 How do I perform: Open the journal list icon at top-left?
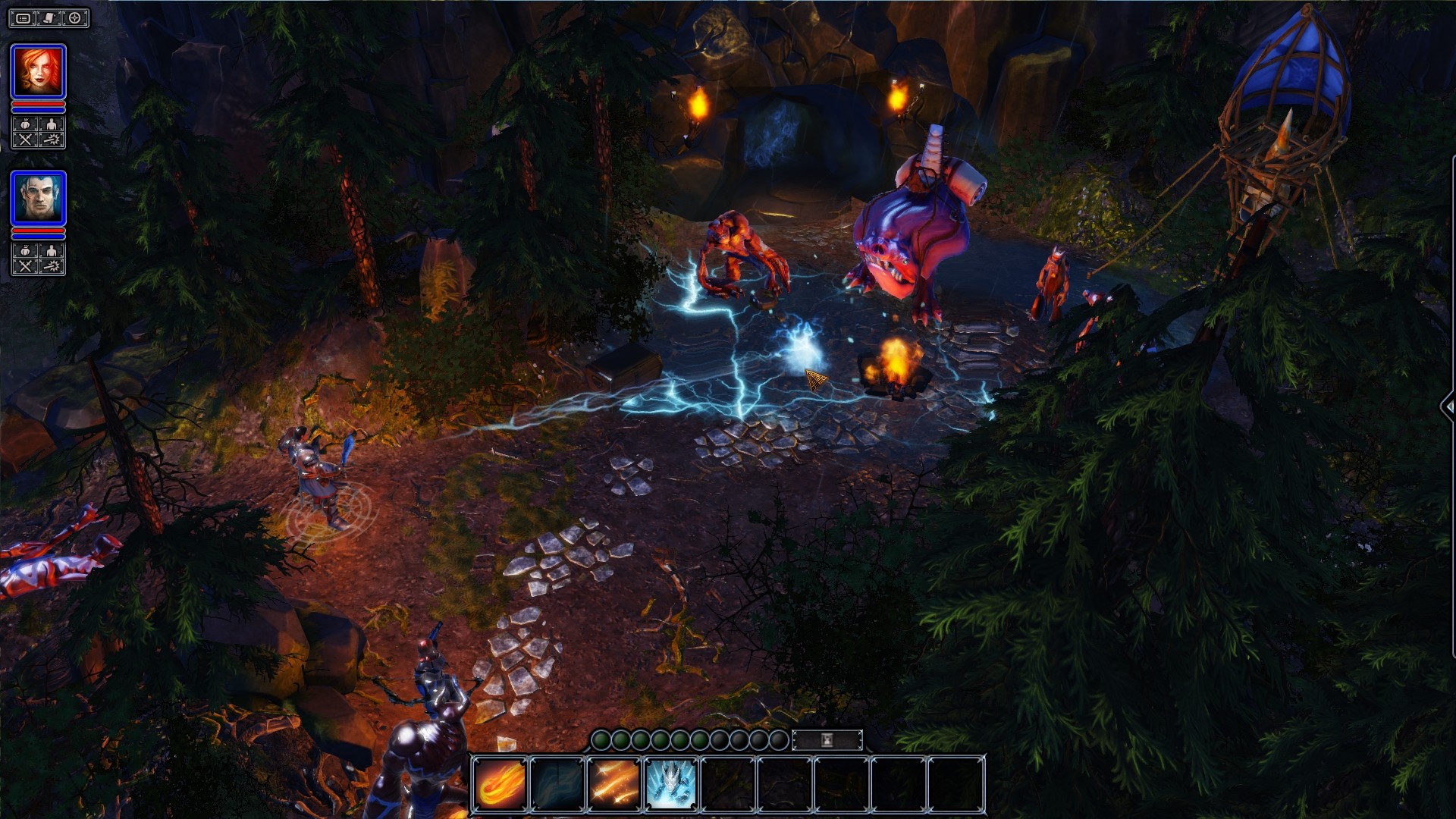click(24, 18)
